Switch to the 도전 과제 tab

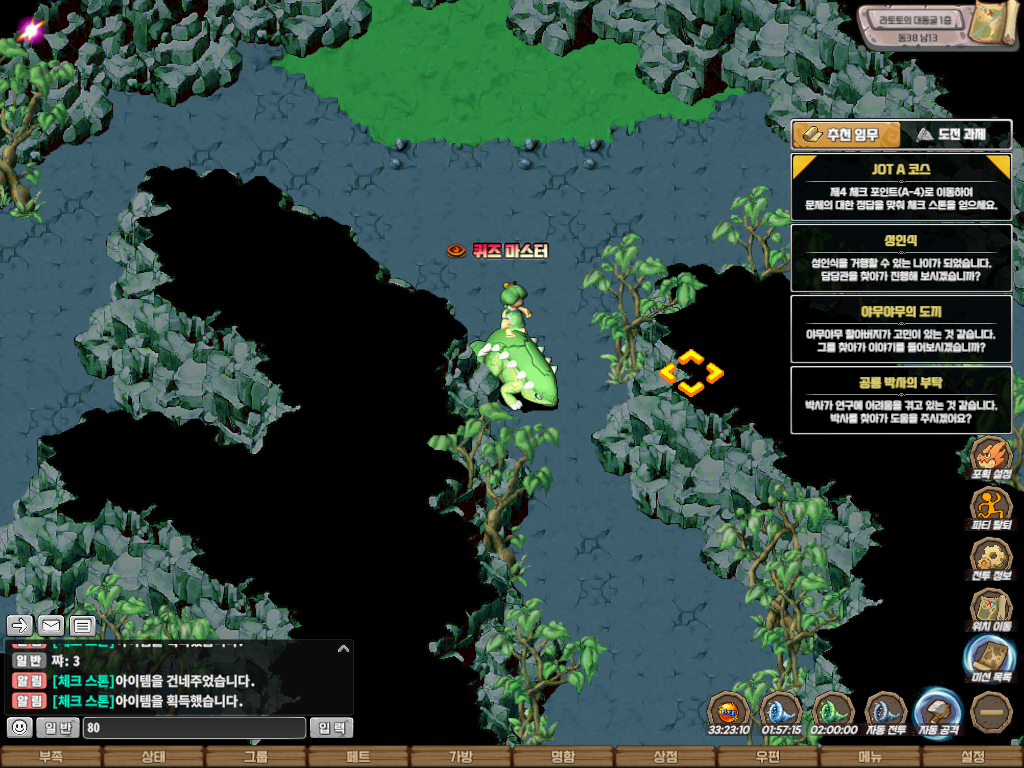tap(955, 134)
